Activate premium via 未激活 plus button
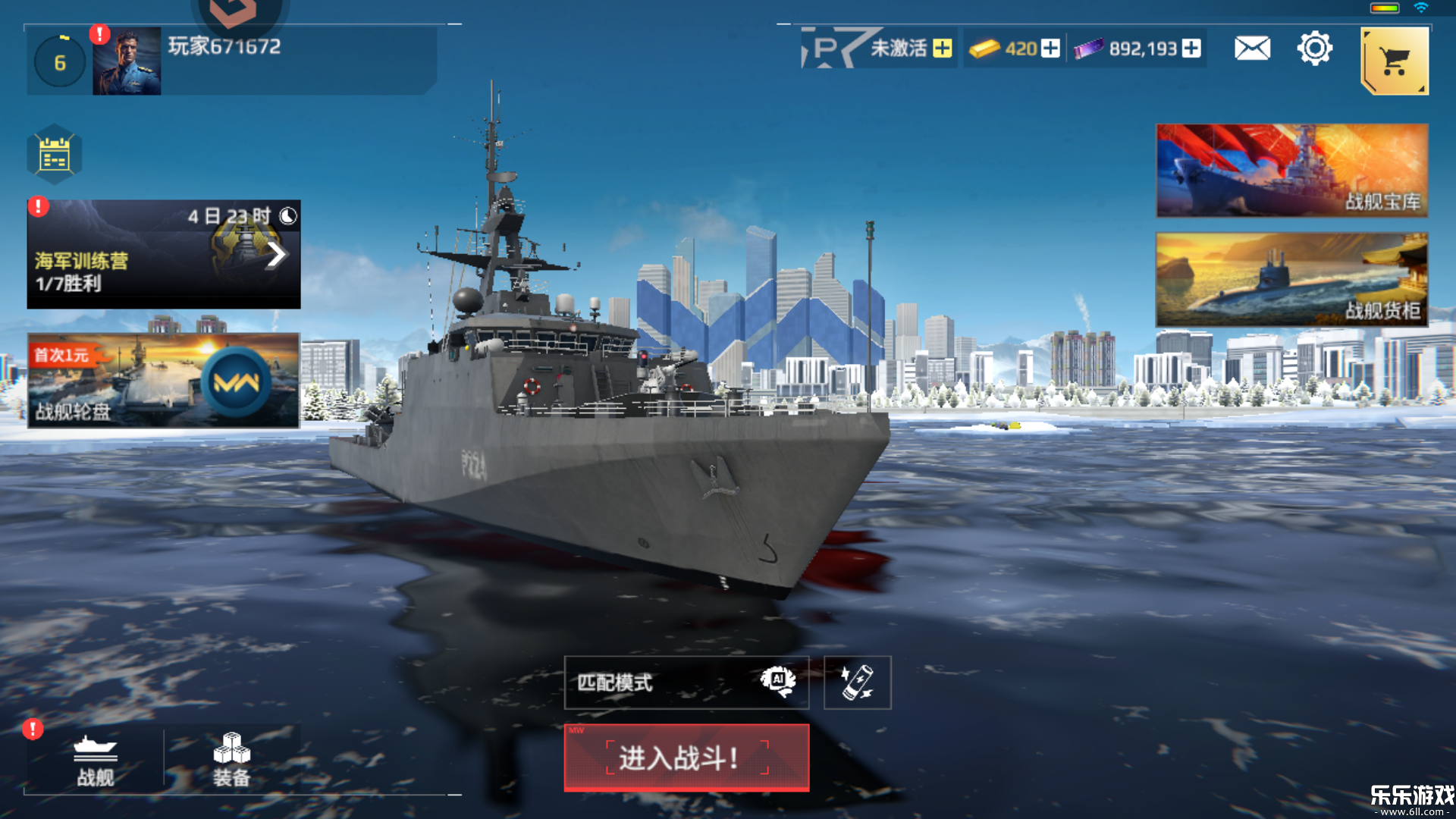1456x819 pixels. pyautogui.click(x=943, y=49)
